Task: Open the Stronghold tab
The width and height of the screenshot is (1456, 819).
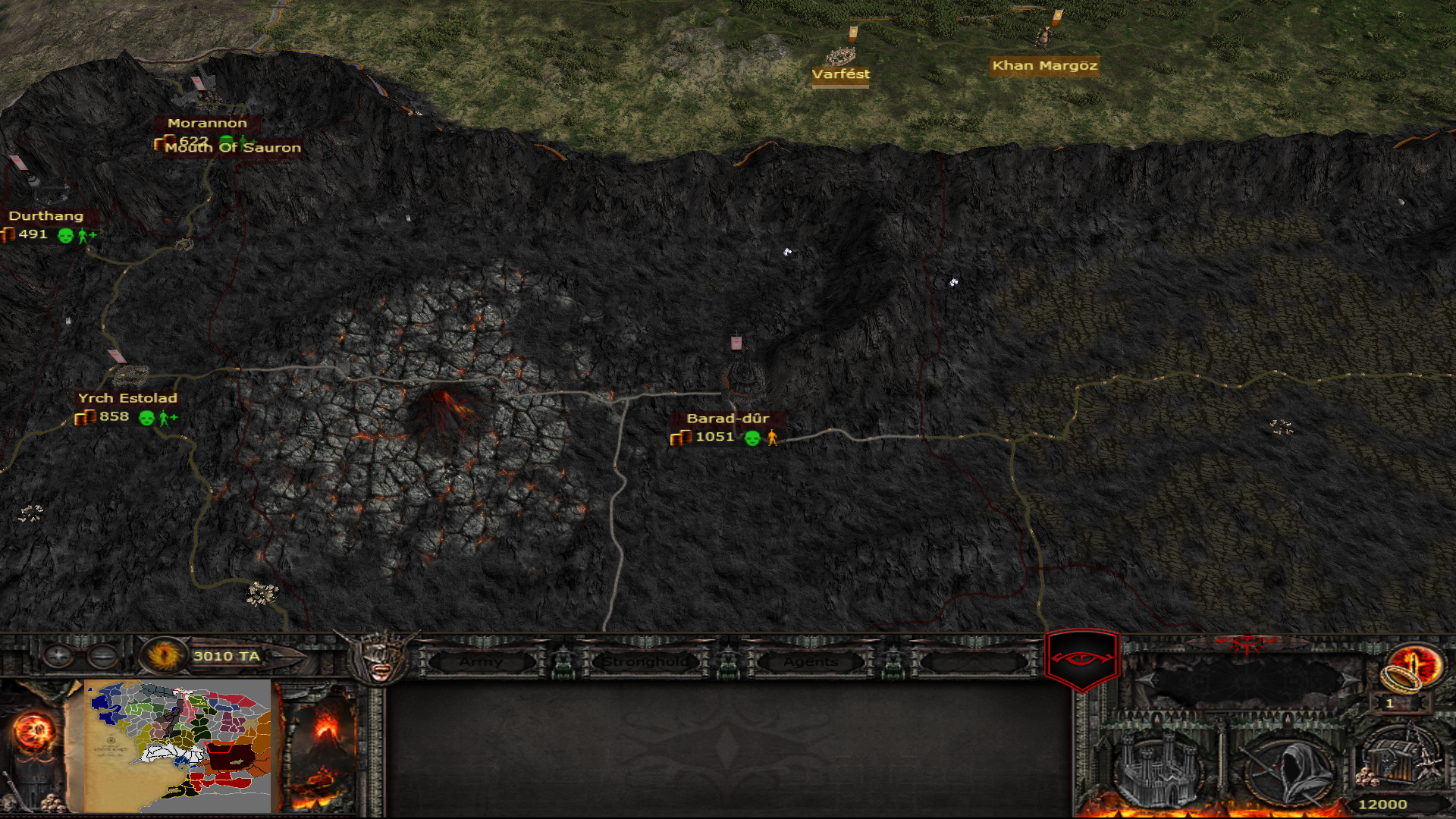Action: tap(645, 662)
